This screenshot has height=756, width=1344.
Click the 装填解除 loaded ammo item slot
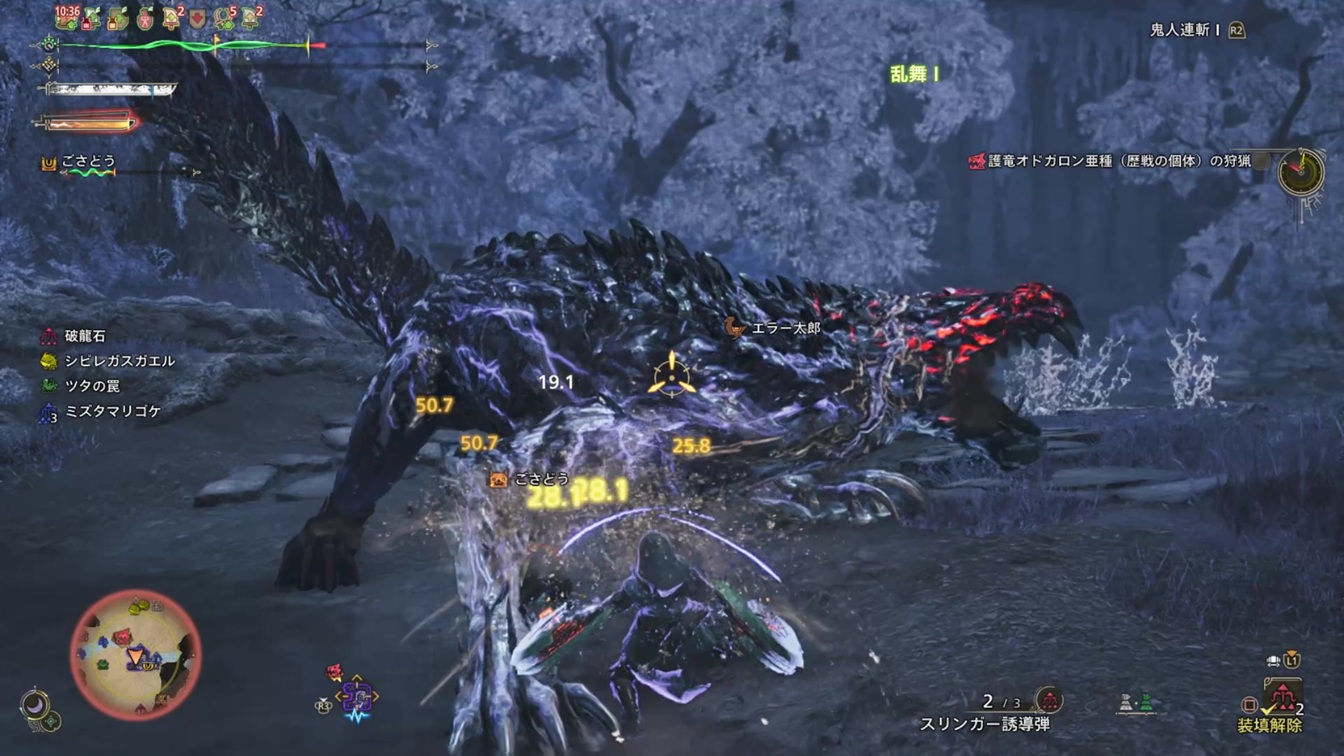tap(1281, 697)
